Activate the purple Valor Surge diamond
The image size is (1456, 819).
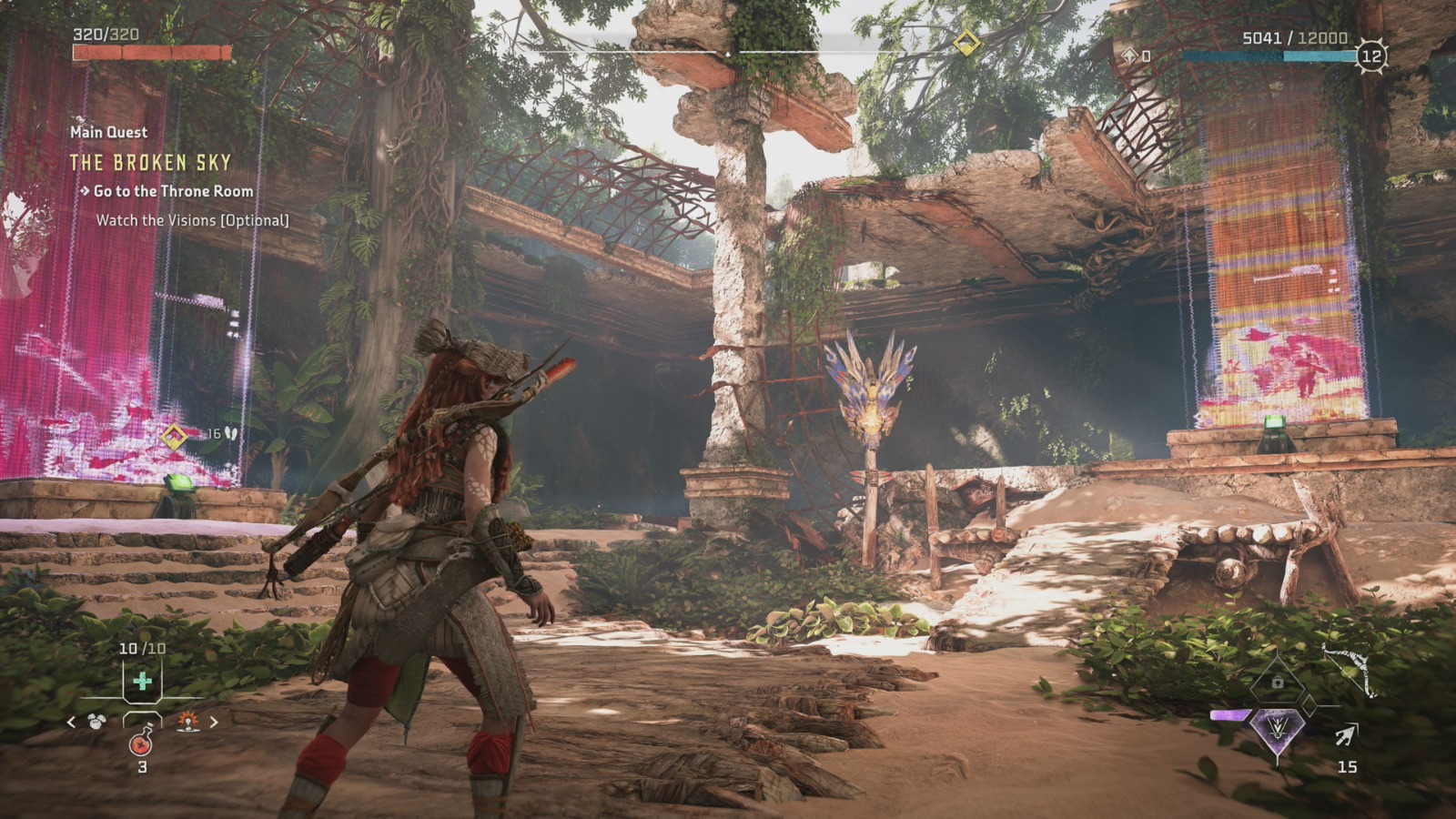click(x=1277, y=728)
